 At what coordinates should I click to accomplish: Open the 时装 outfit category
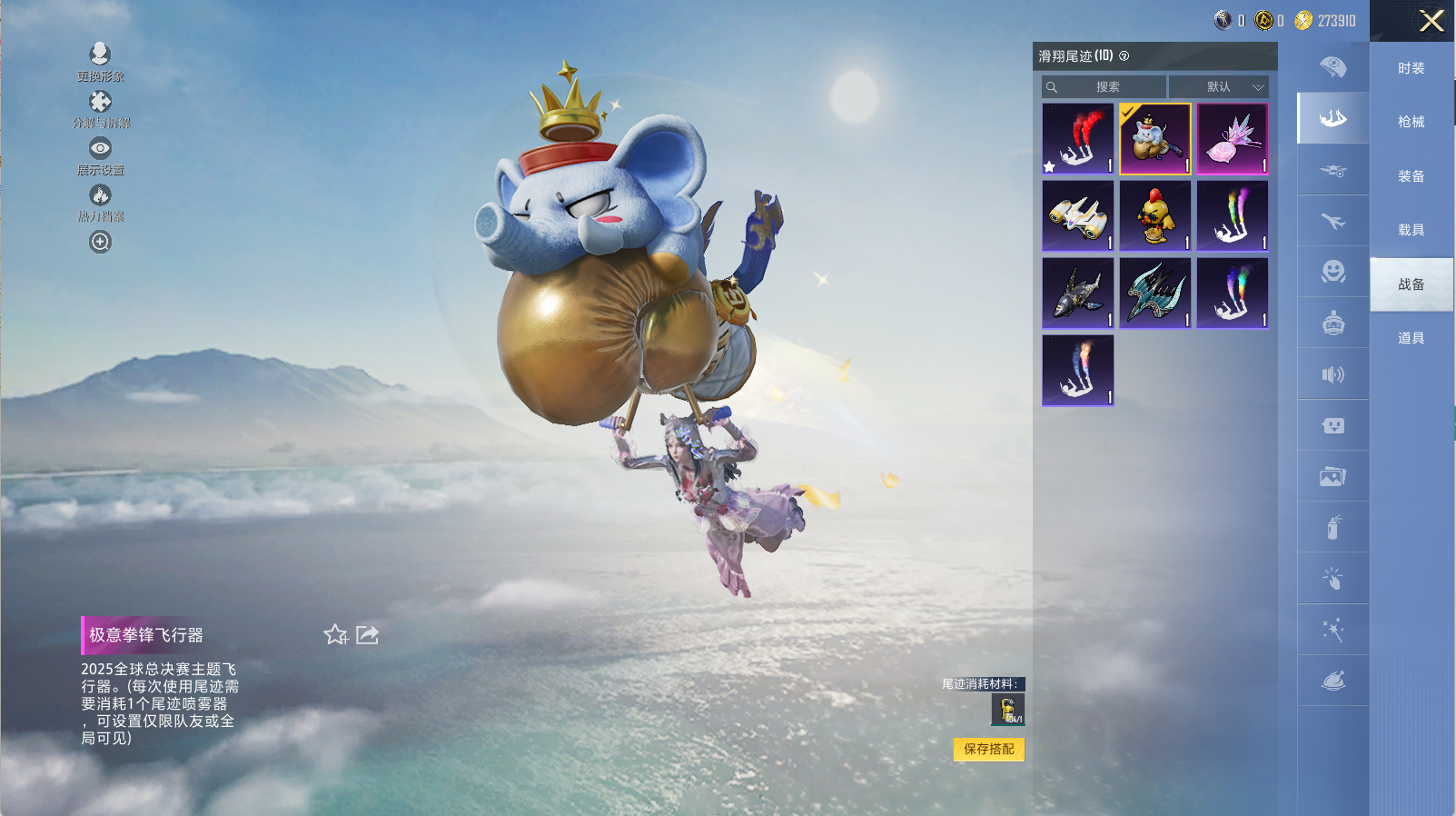pyautogui.click(x=1411, y=68)
